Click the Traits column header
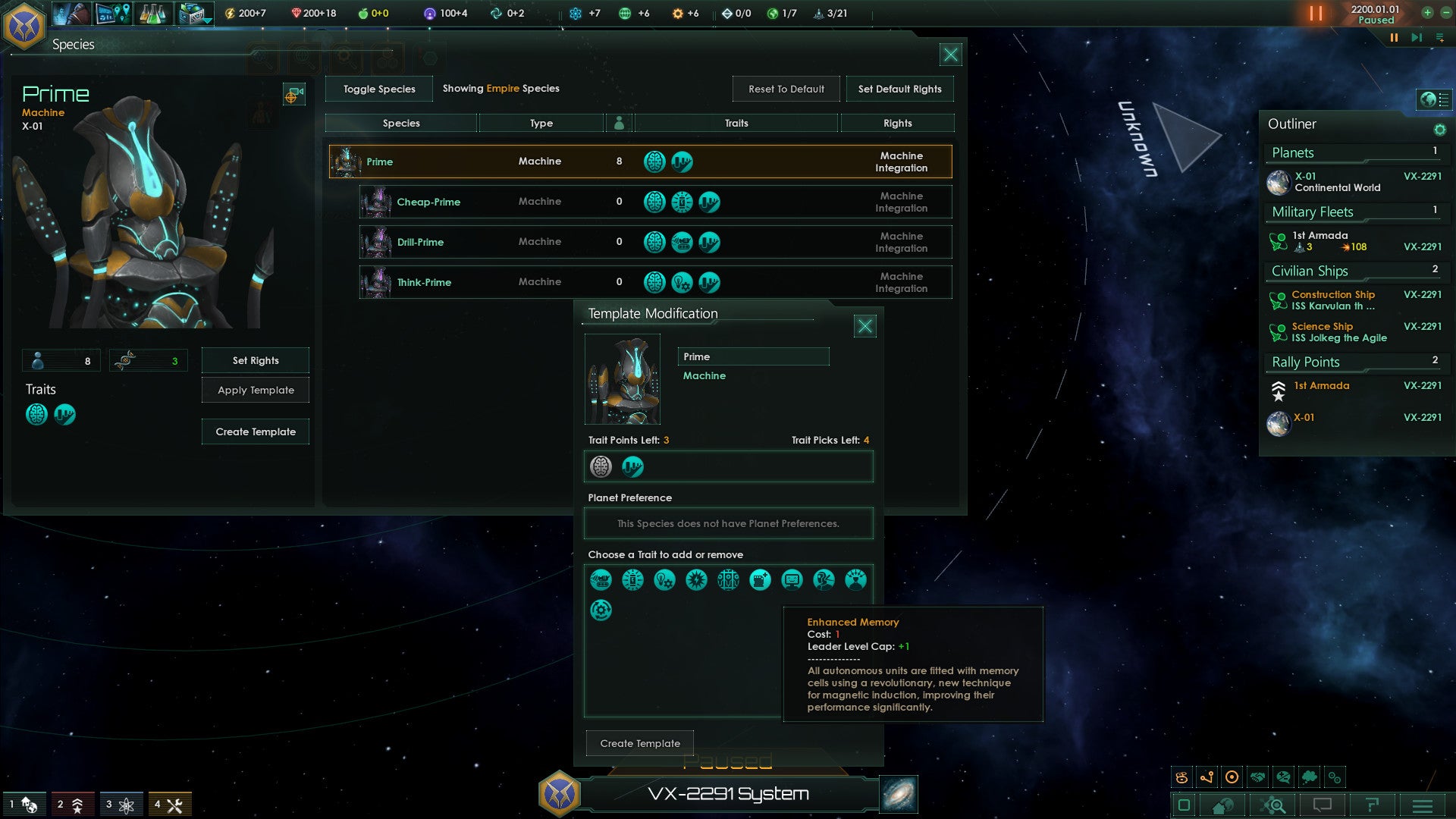 pyautogui.click(x=736, y=122)
